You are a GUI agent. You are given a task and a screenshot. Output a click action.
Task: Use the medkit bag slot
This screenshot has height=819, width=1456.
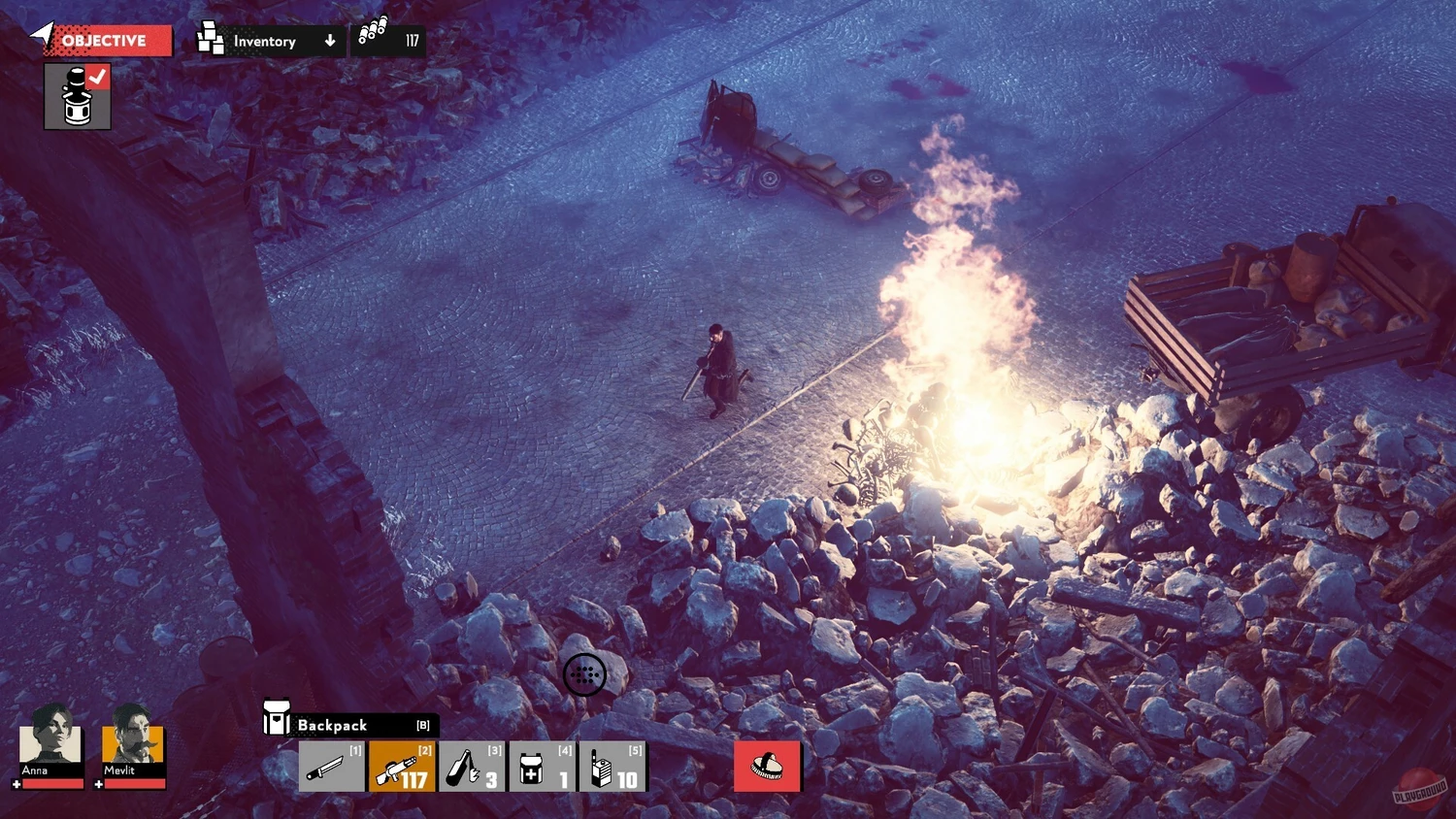[x=542, y=767]
